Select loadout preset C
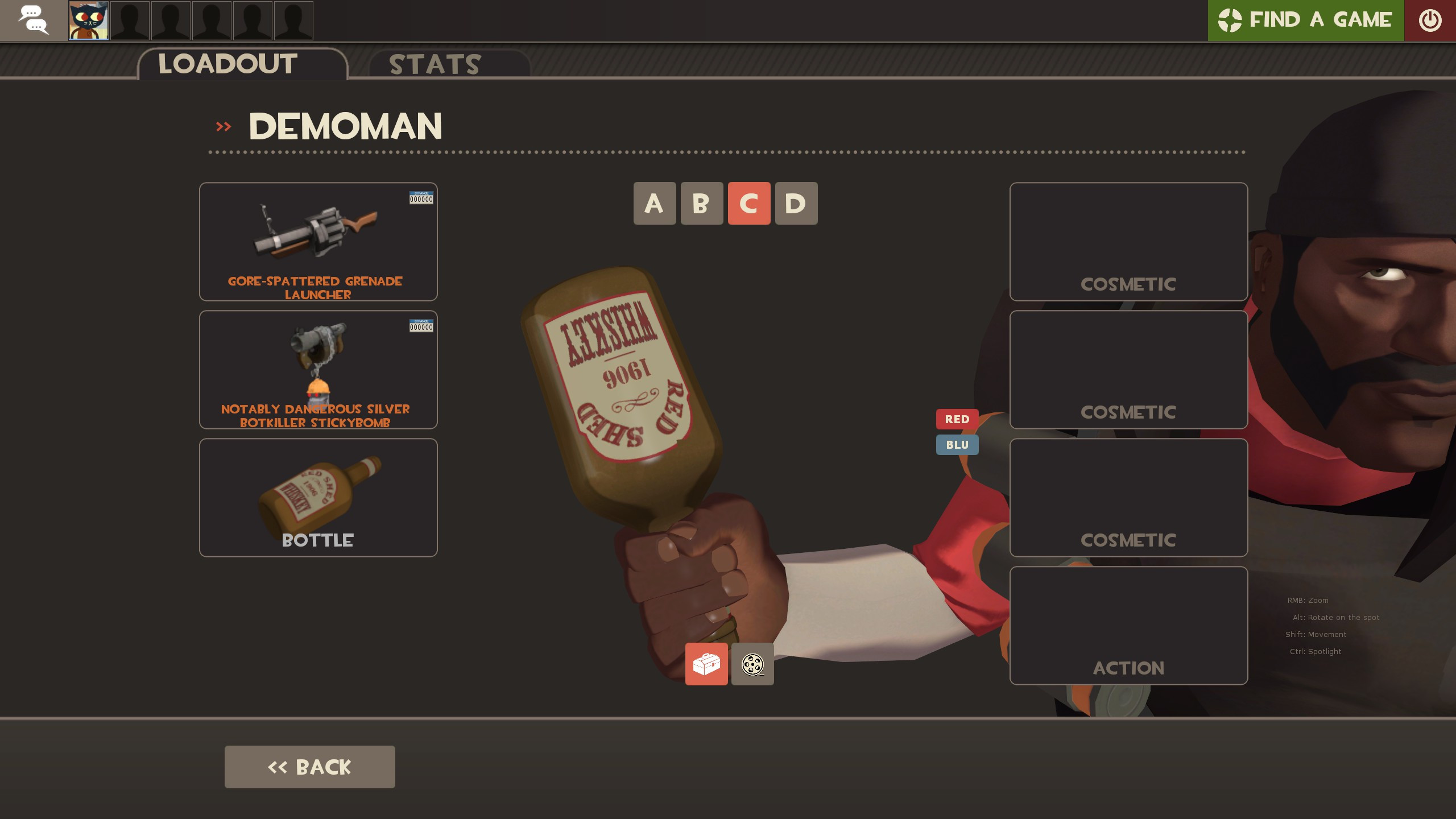1456x819 pixels. coord(749,204)
